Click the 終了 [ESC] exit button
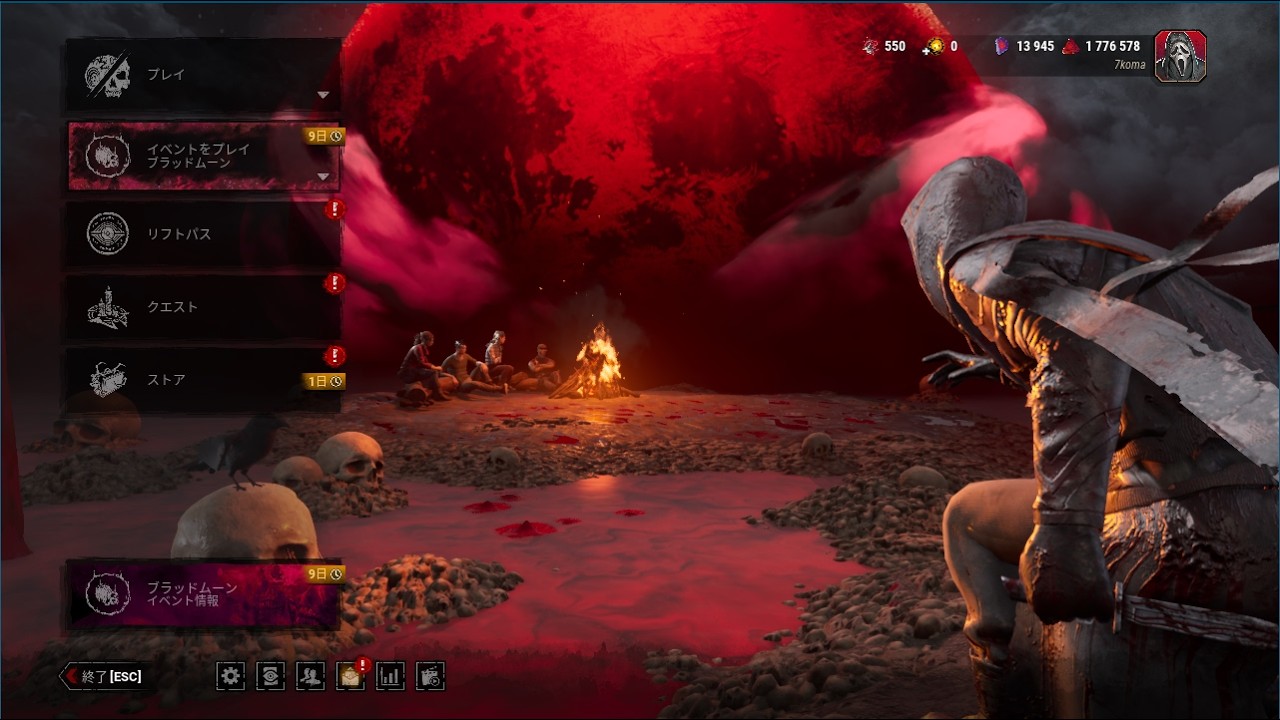The image size is (1280, 720). [103, 676]
